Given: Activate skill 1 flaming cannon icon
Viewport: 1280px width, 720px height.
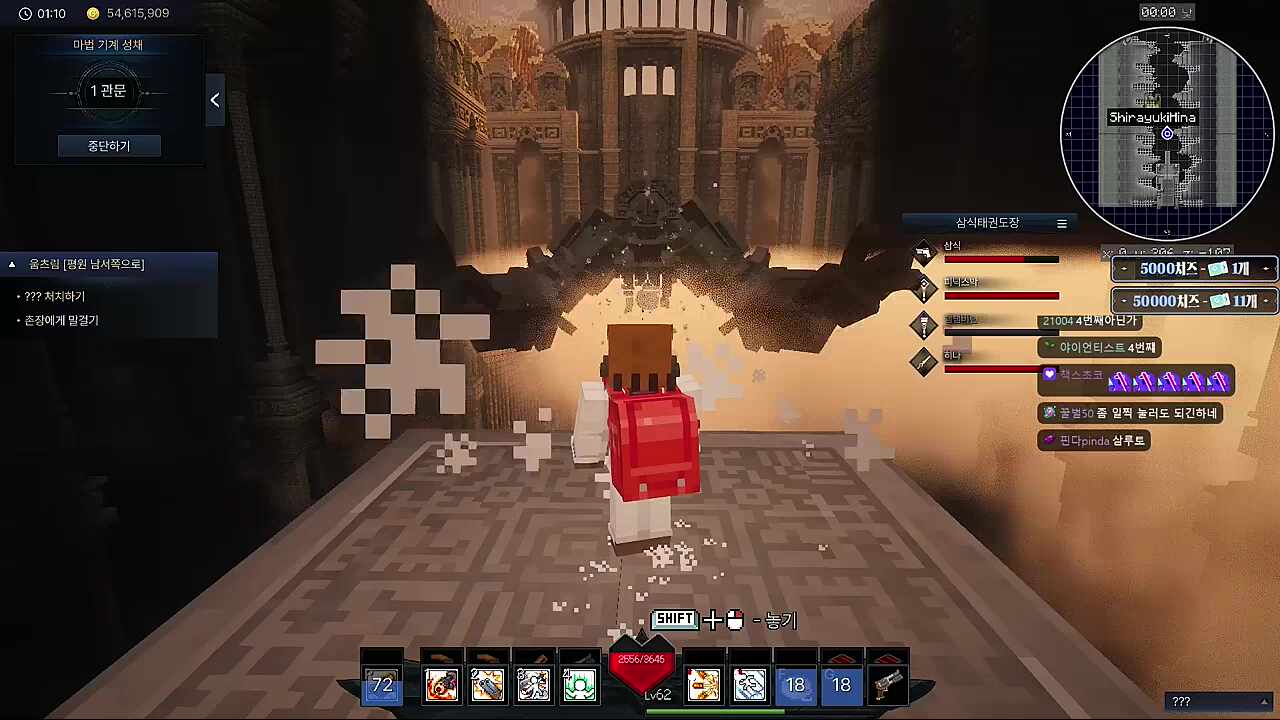Looking at the screenshot, I should (x=441, y=685).
